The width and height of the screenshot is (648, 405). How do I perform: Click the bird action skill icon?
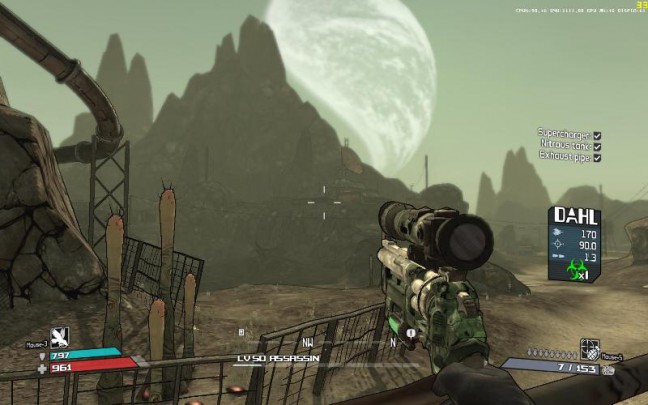[x=59, y=337]
